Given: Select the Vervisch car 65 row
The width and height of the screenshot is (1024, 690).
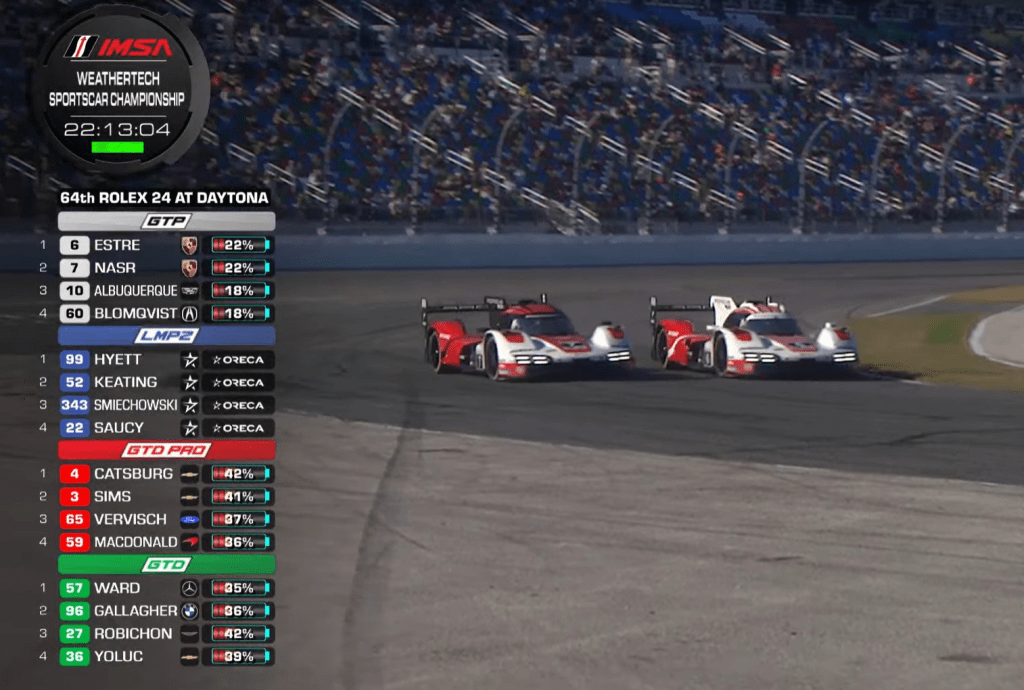Looking at the screenshot, I should click(x=130, y=519).
